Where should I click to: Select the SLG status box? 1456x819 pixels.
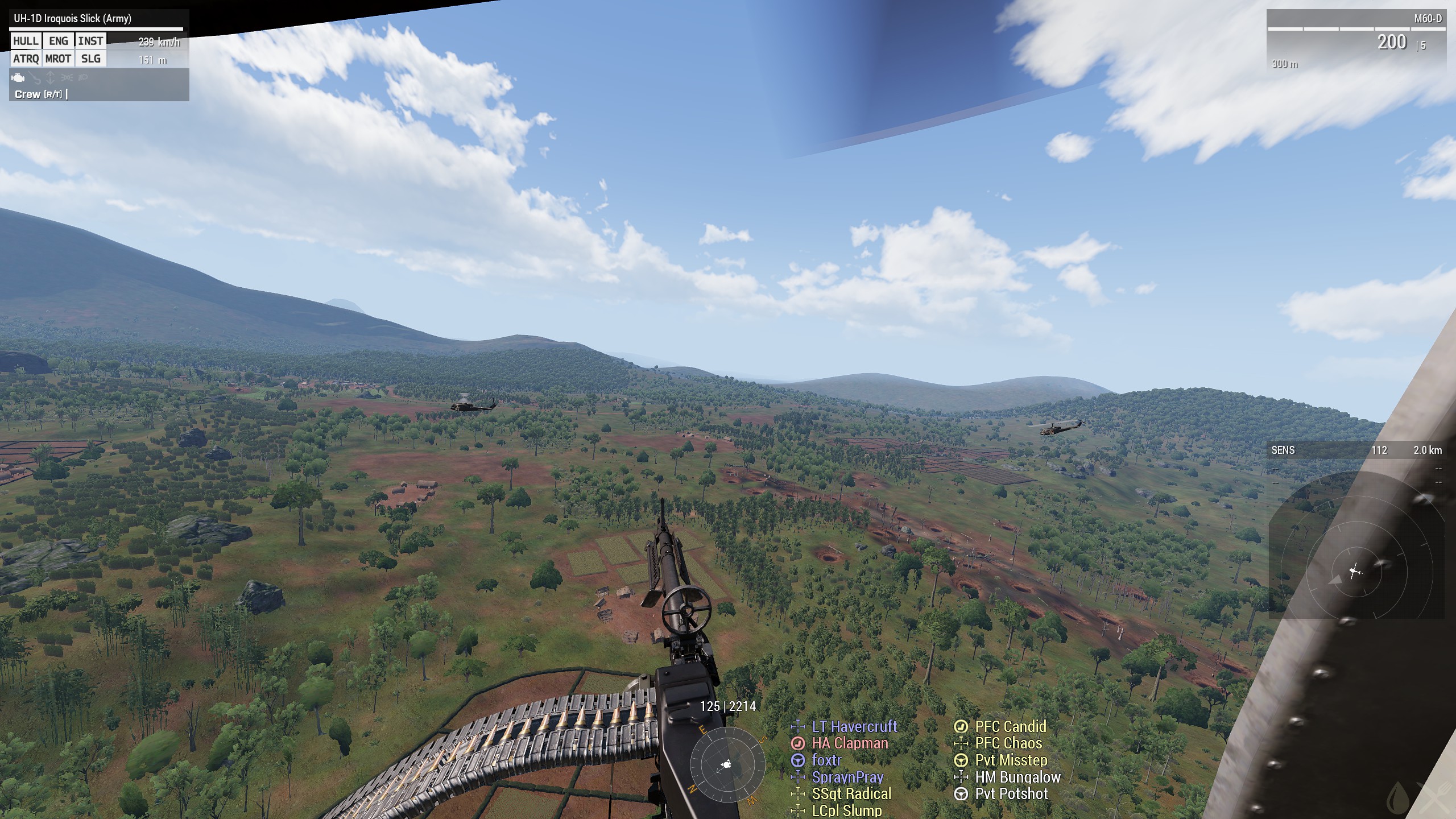click(90, 59)
